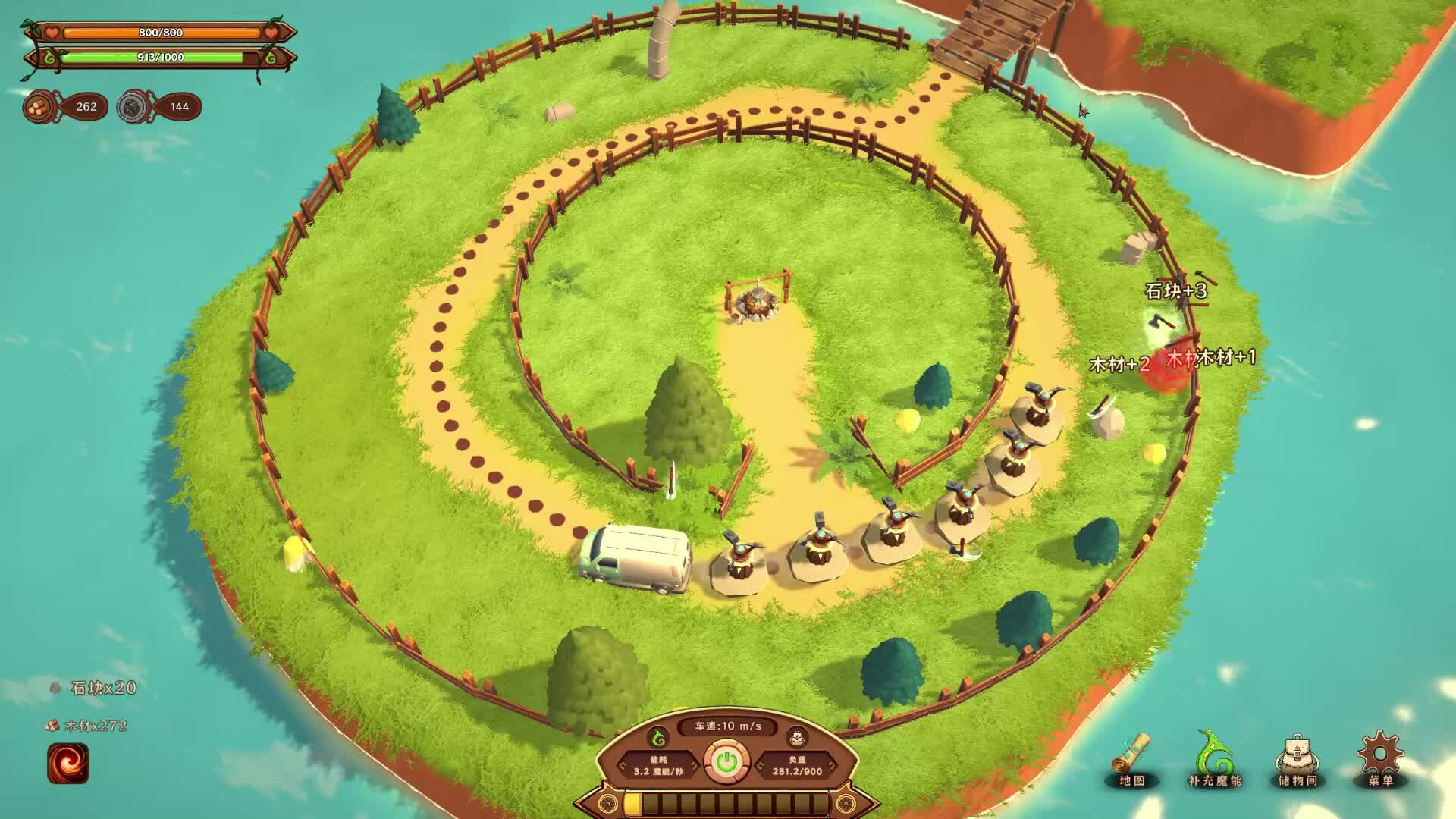The height and width of the screenshot is (819, 1456).
Task: Click the 木材x272 inventory entry
Action: tap(95, 726)
